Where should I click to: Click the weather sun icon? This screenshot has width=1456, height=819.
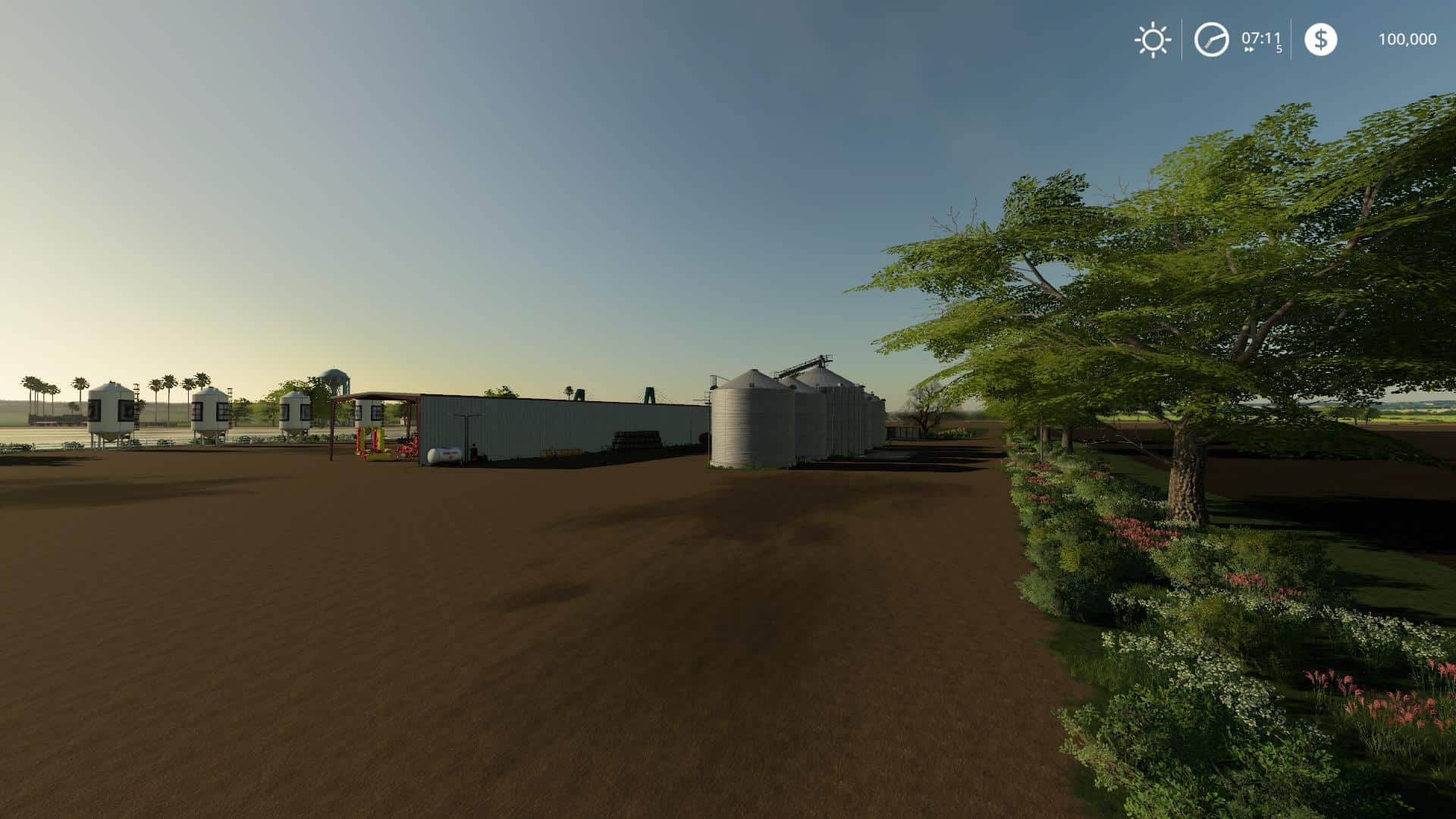1153,39
